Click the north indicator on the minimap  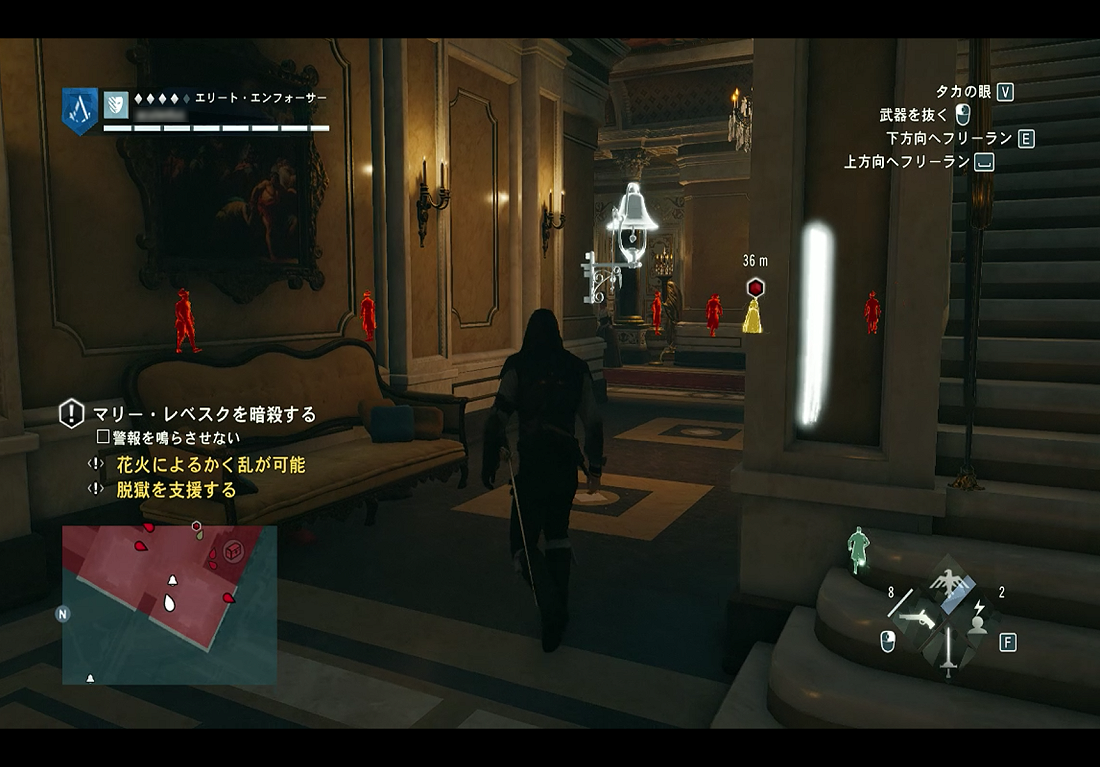(63, 614)
